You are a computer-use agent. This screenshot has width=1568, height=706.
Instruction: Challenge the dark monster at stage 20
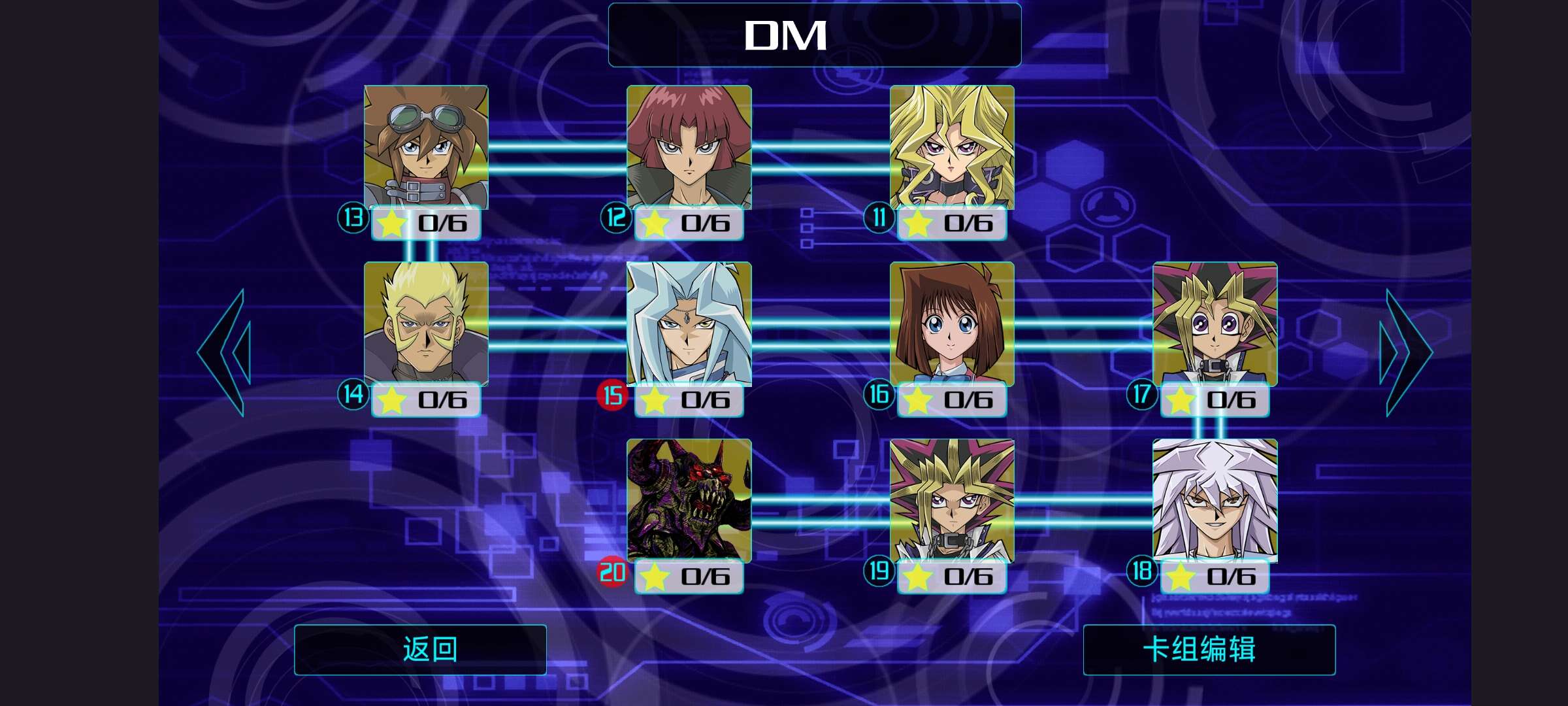tap(689, 501)
